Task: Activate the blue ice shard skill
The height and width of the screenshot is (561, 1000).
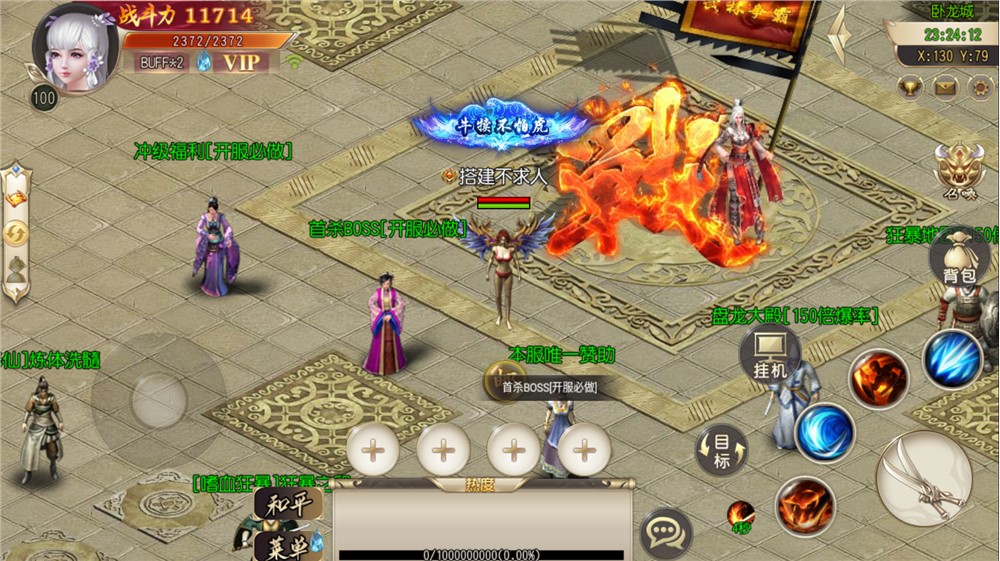Action: [x=951, y=359]
